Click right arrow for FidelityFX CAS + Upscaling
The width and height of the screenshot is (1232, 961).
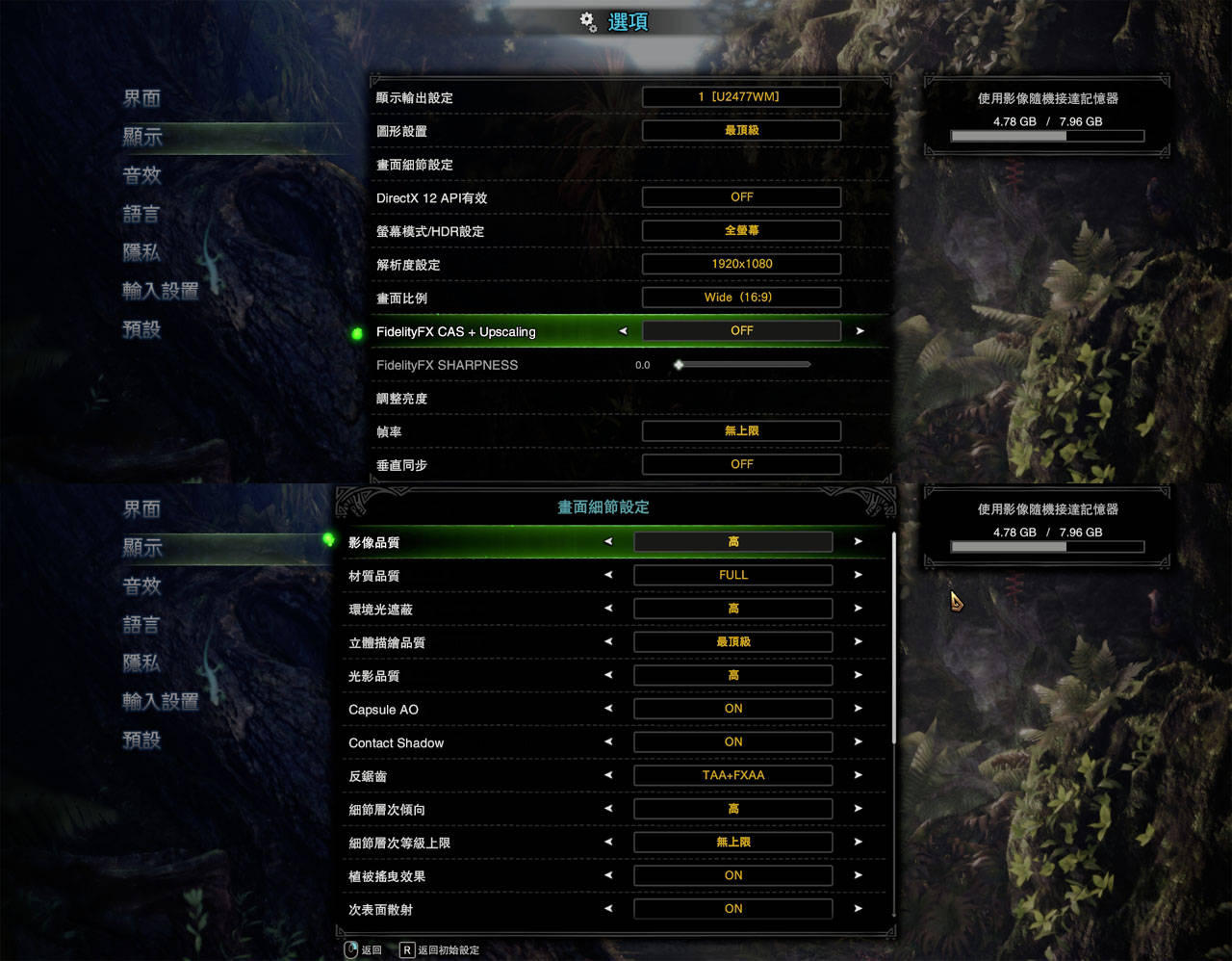coord(860,331)
